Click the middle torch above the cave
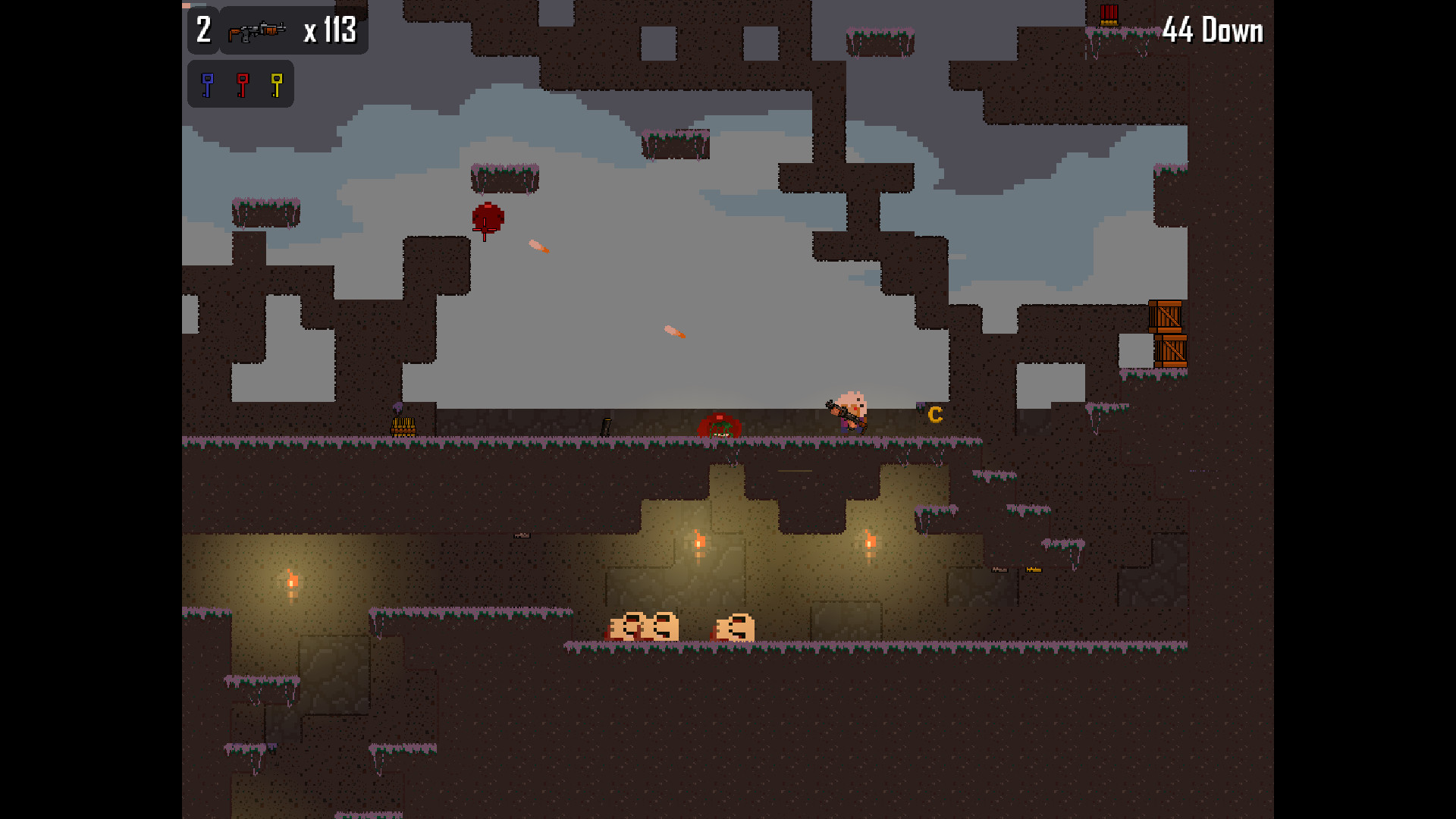1456x819 pixels. [698, 540]
